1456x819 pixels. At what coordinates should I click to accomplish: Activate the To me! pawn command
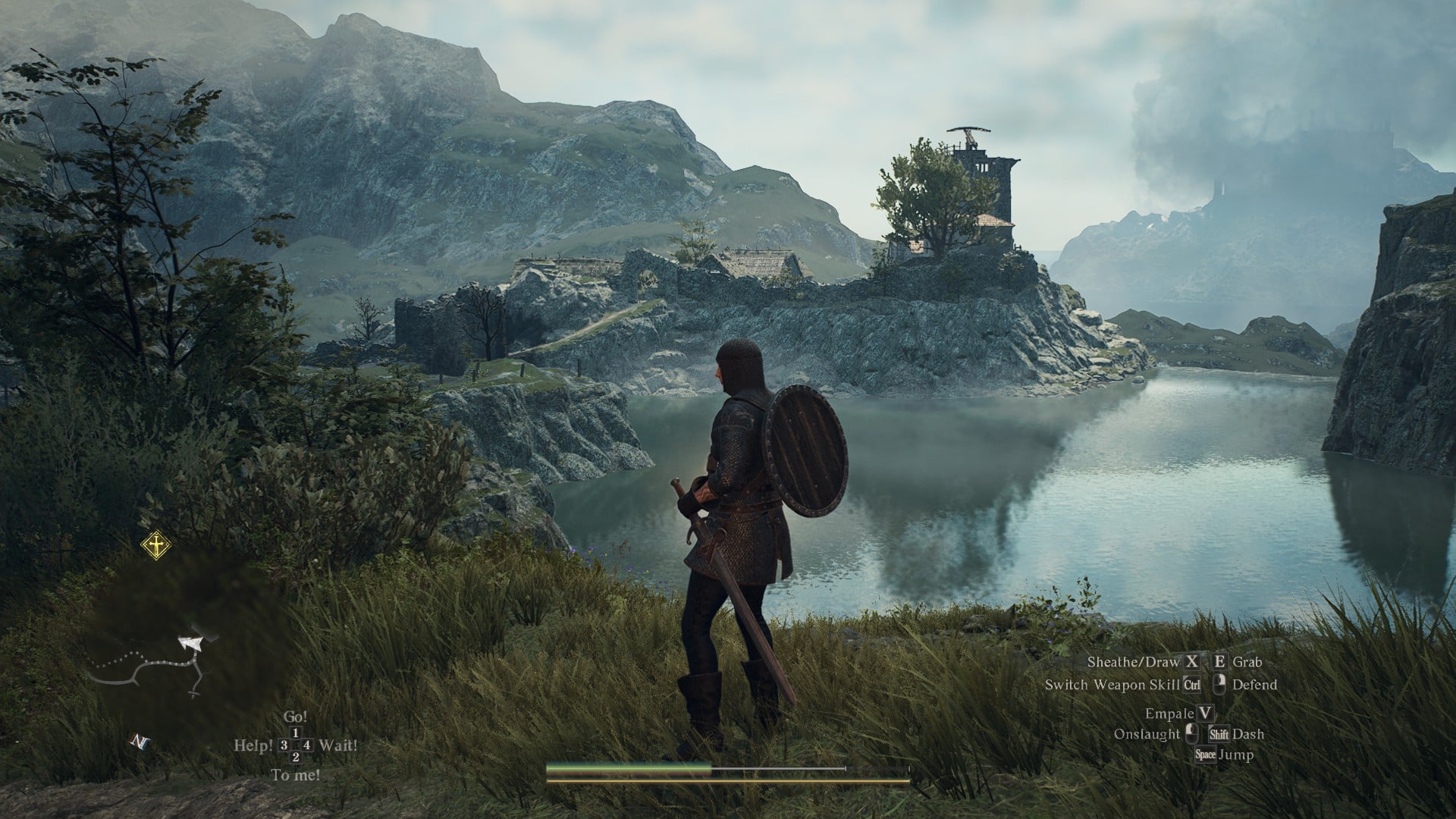[x=297, y=773]
